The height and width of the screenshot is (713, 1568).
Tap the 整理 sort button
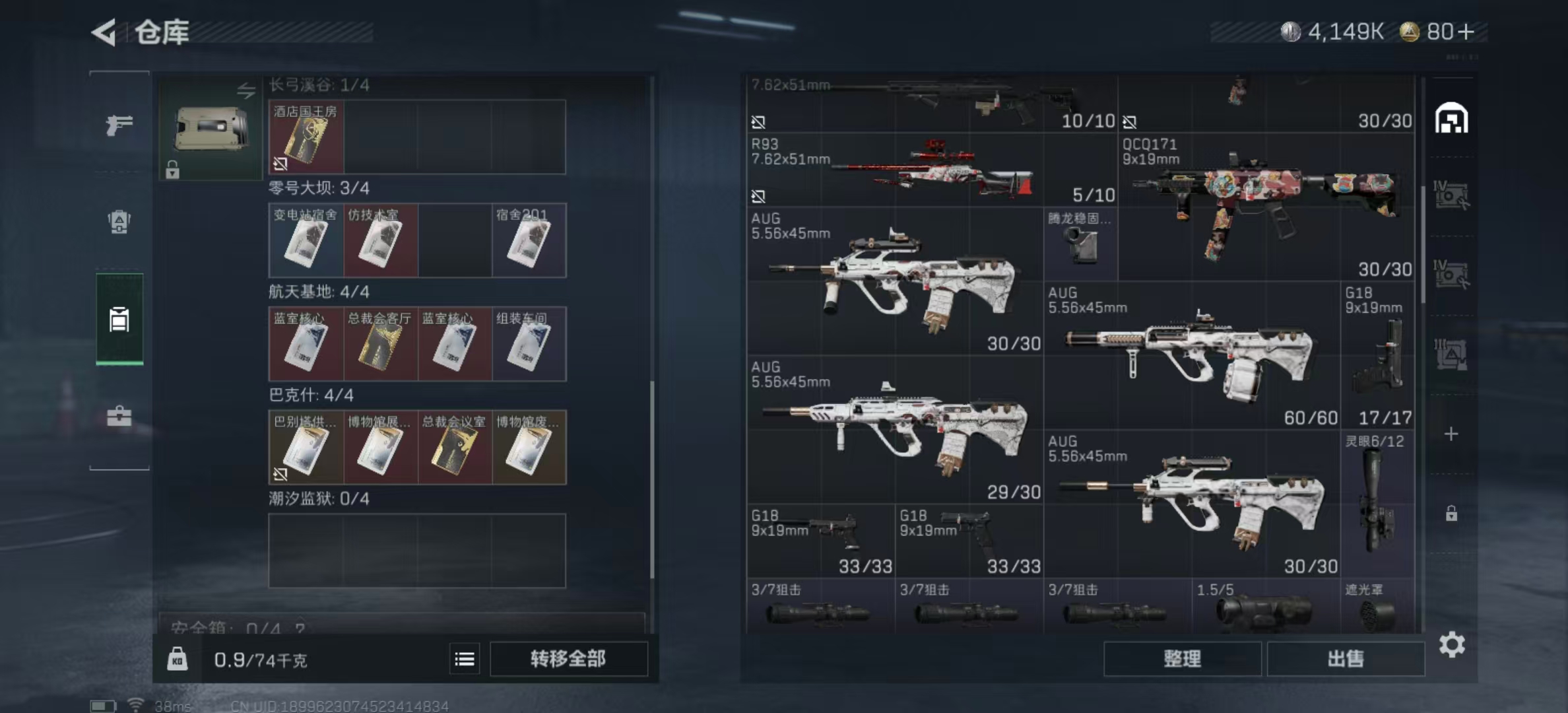point(1182,659)
